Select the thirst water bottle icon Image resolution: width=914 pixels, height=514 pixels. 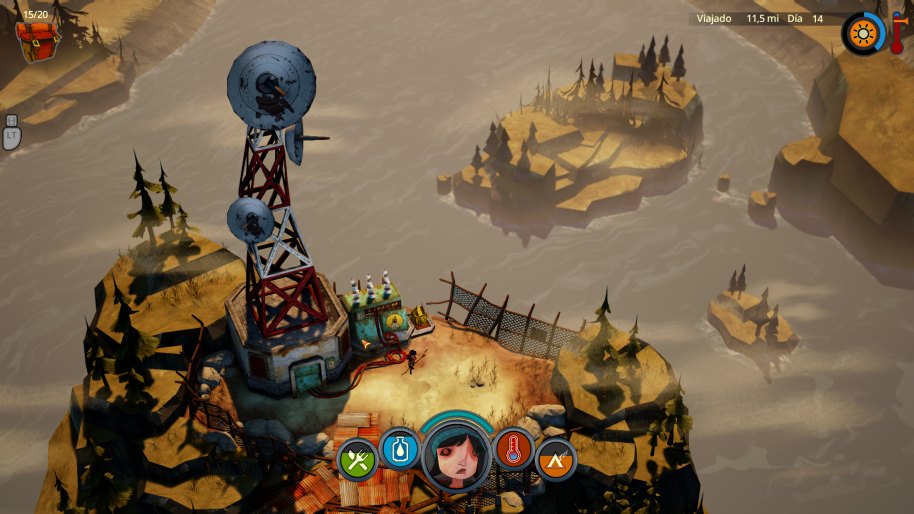point(400,449)
